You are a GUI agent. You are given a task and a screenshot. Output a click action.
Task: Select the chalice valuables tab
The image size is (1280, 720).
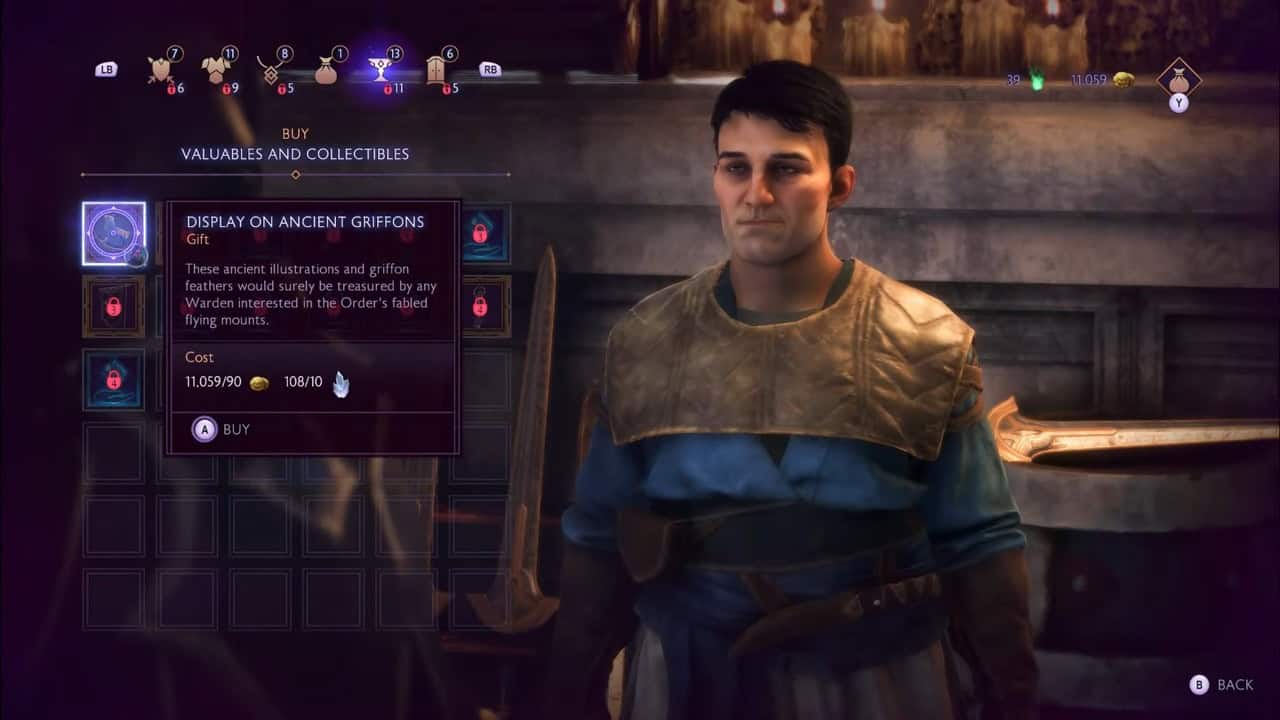(x=380, y=69)
